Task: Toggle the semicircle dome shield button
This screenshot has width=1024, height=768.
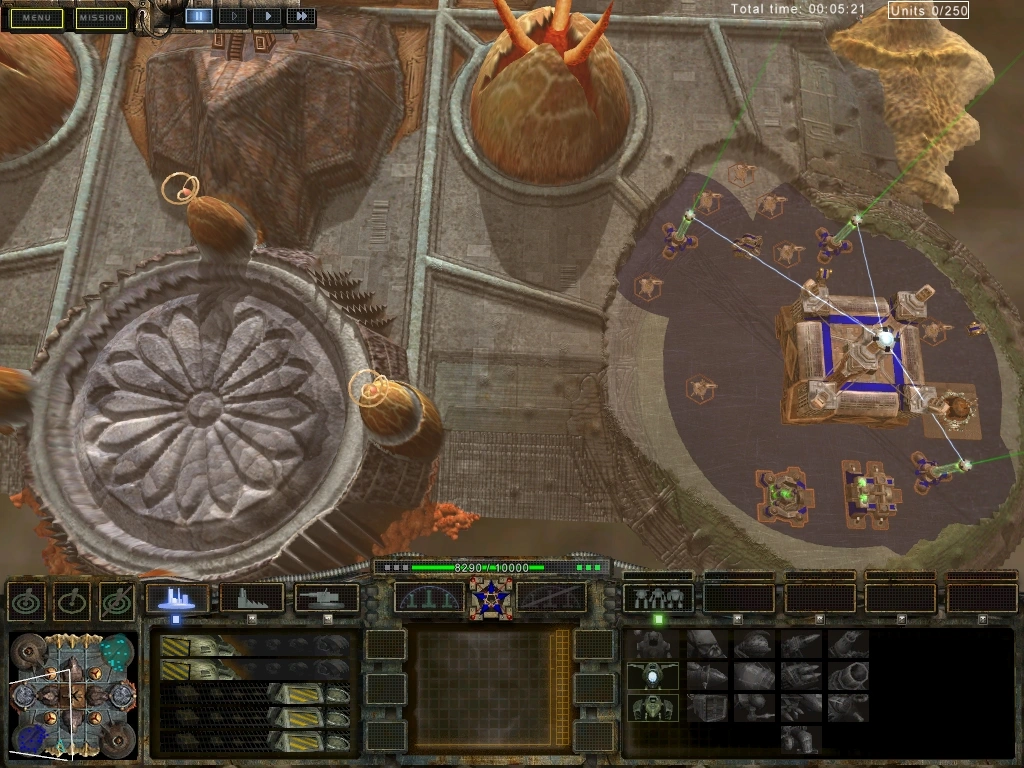Action: coord(429,598)
